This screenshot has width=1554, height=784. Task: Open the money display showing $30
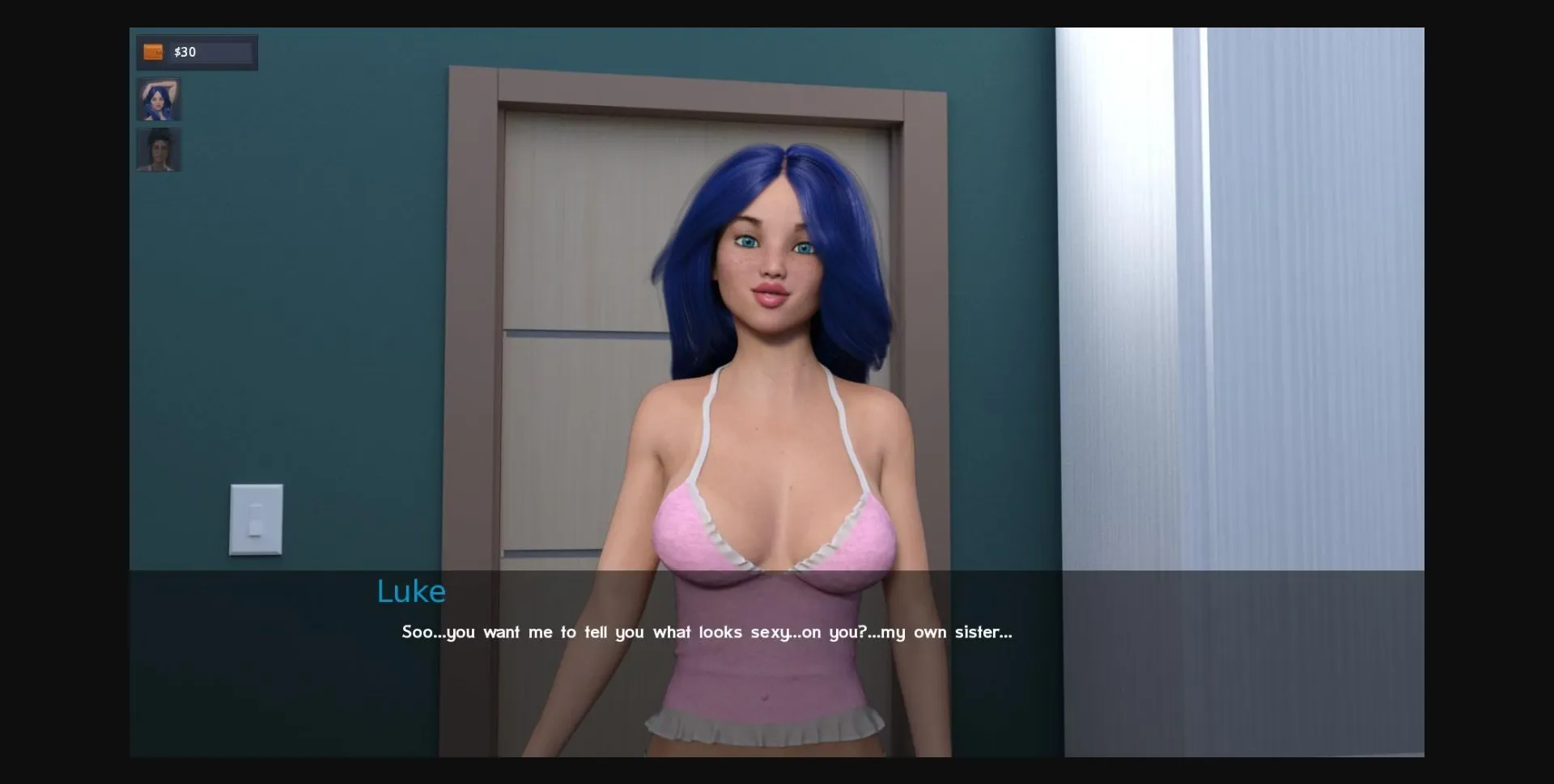coord(196,52)
